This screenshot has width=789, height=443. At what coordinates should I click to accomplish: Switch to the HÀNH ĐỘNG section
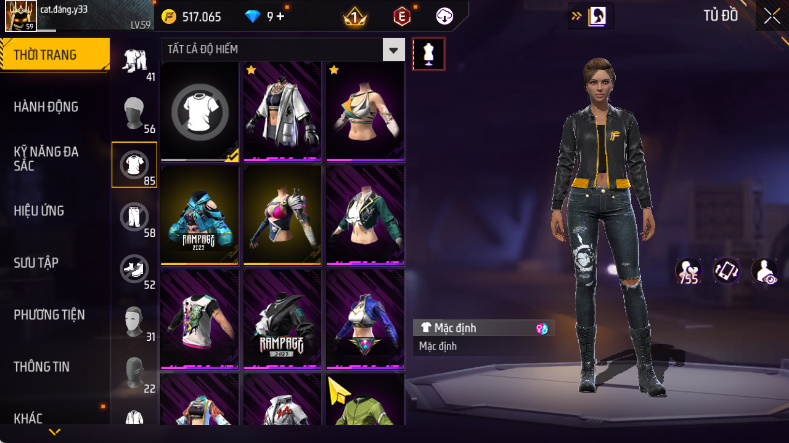[x=46, y=107]
